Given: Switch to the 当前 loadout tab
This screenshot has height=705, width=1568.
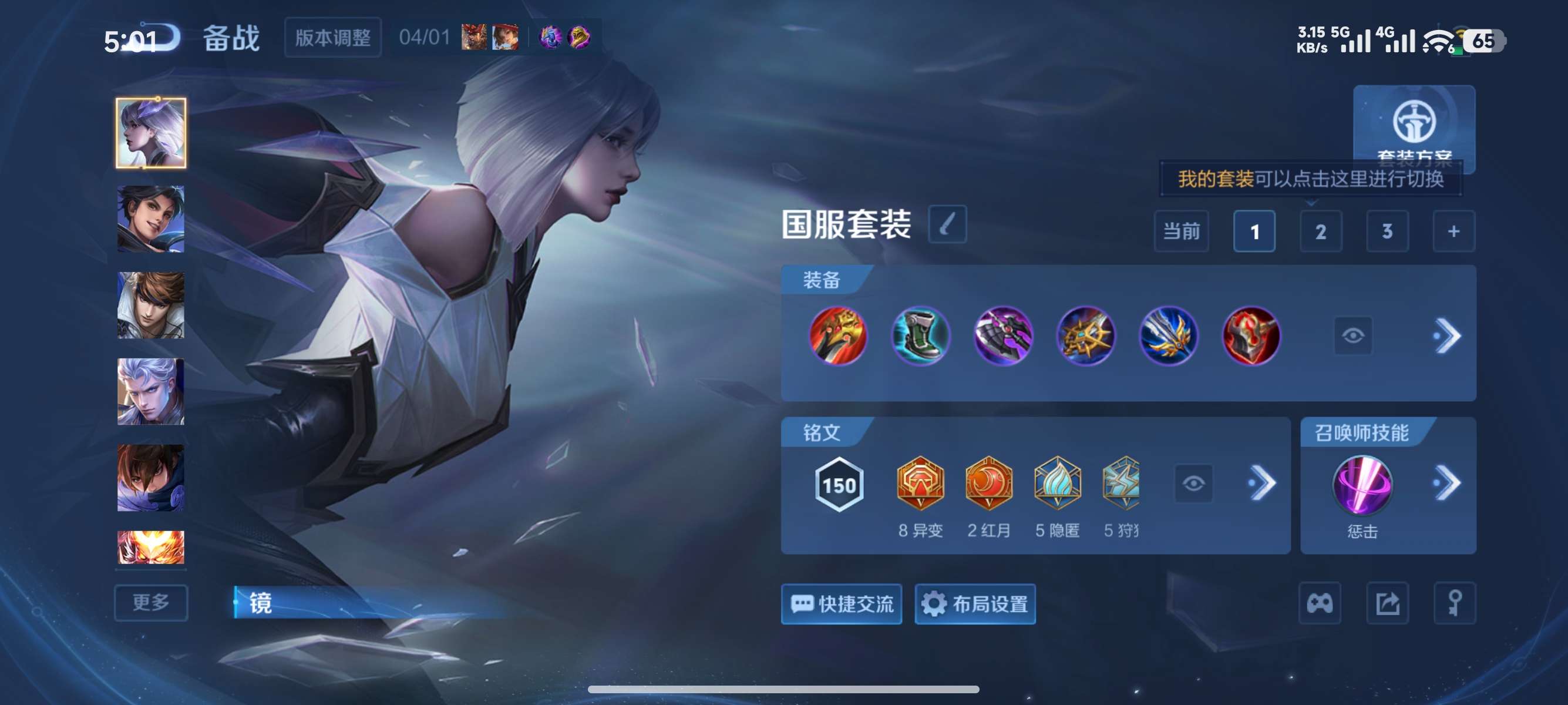Looking at the screenshot, I should point(1181,231).
